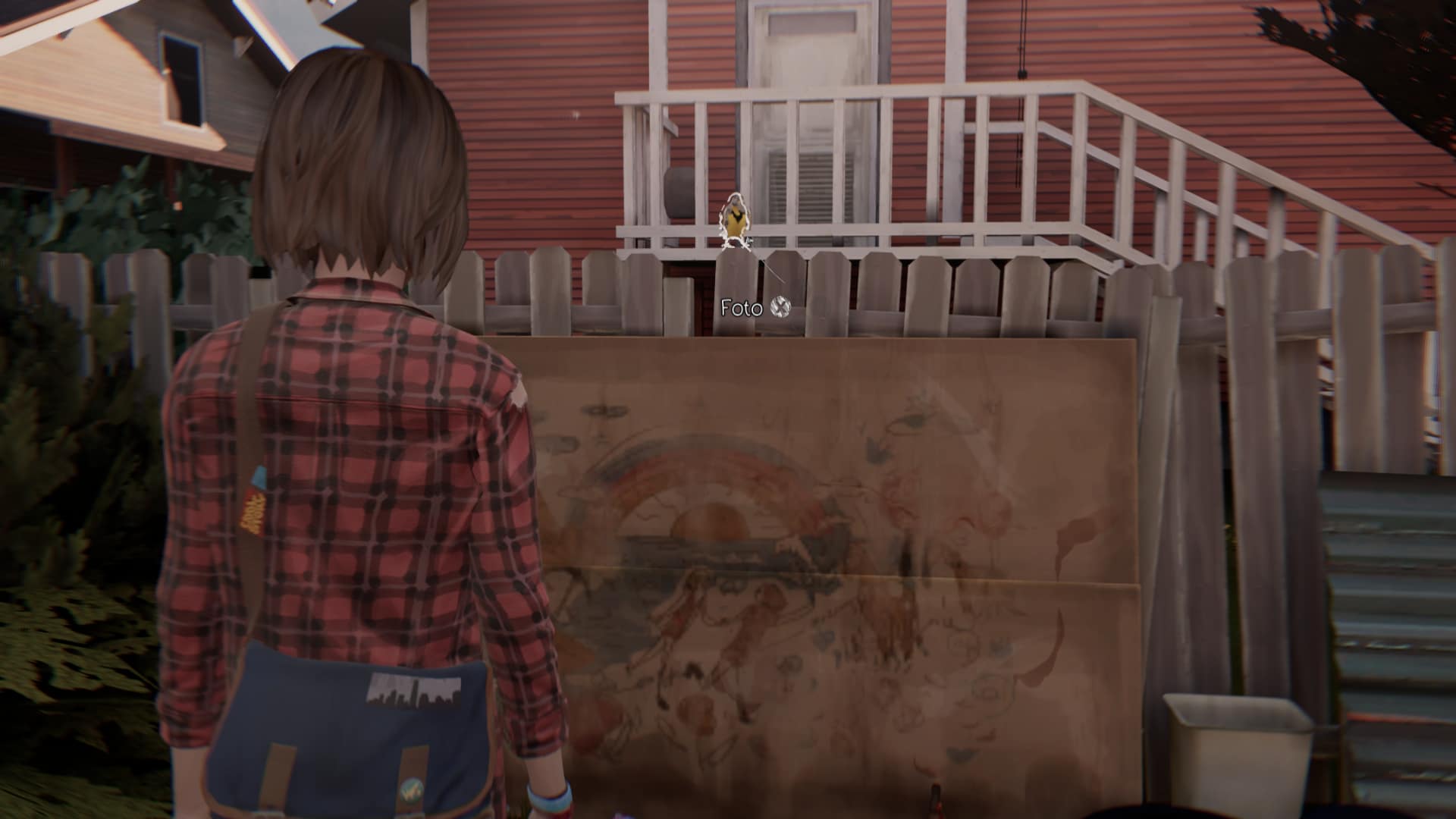Select the highlighted yellow bird on the fence
The height and width of the screenshot is (819, 1456).
734,220
